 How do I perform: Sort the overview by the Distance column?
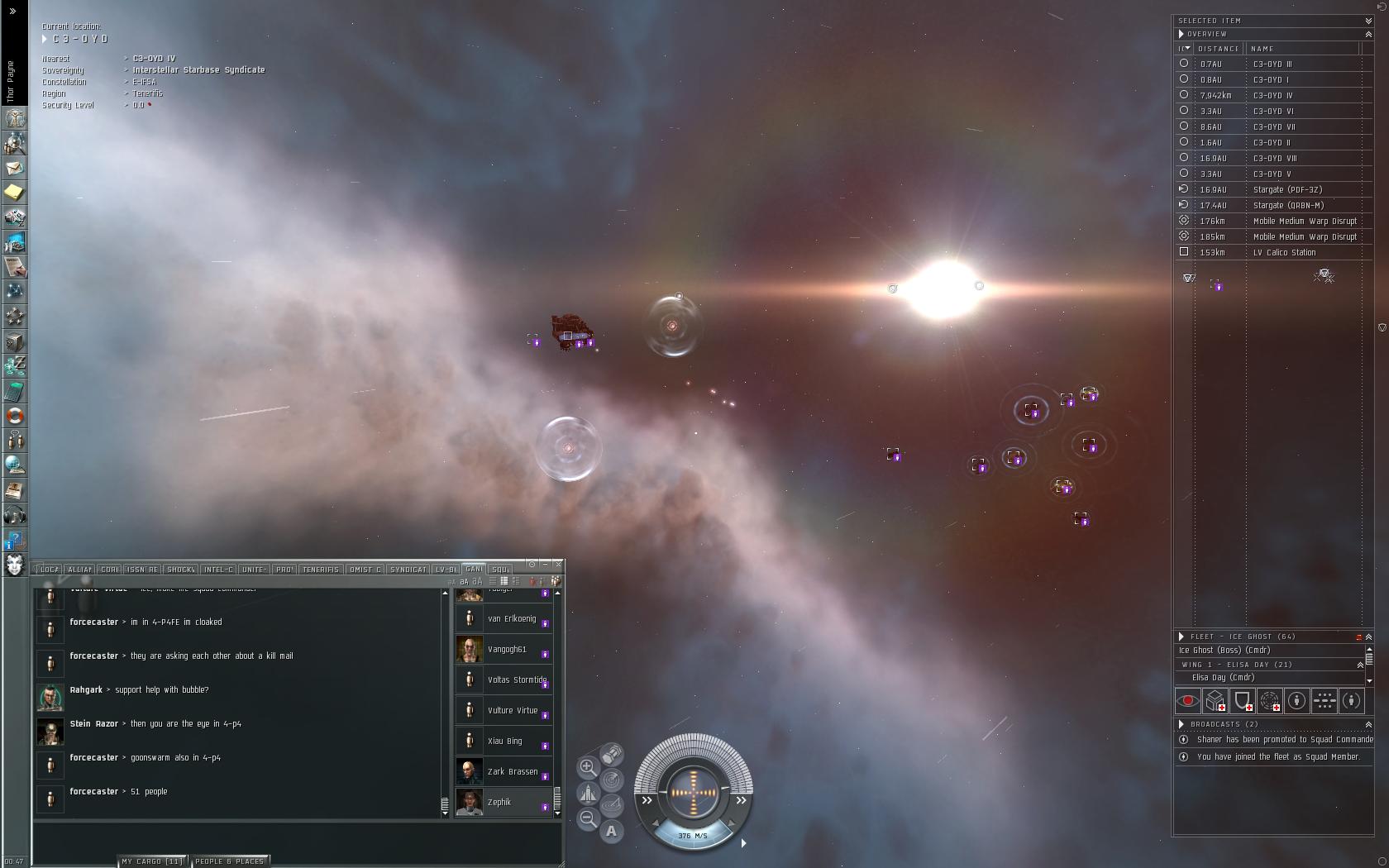point(1219,49)
